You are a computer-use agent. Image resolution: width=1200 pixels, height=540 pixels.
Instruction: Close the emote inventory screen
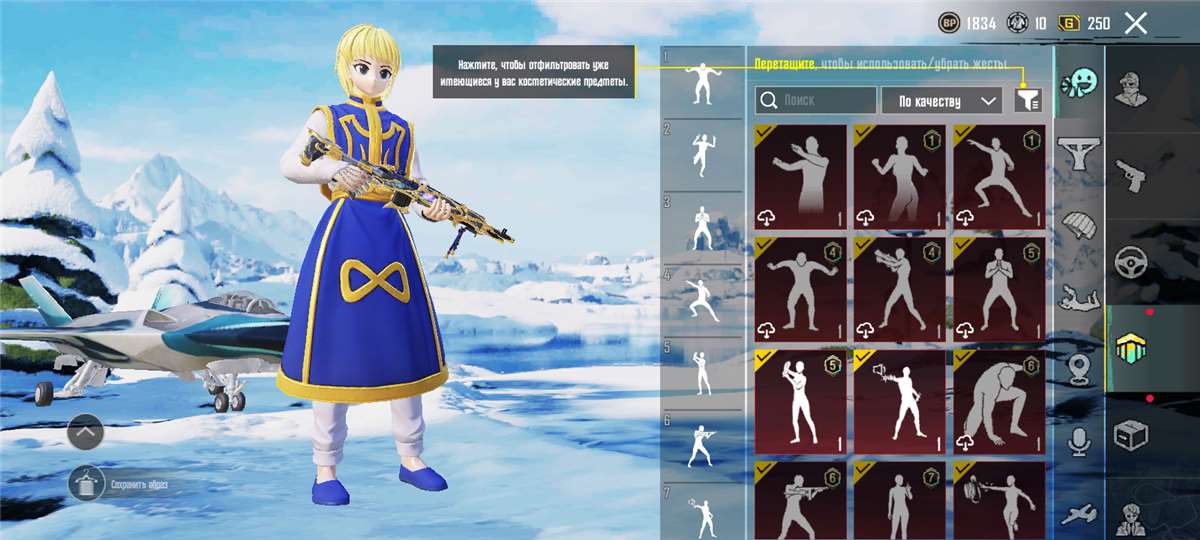1135,23
